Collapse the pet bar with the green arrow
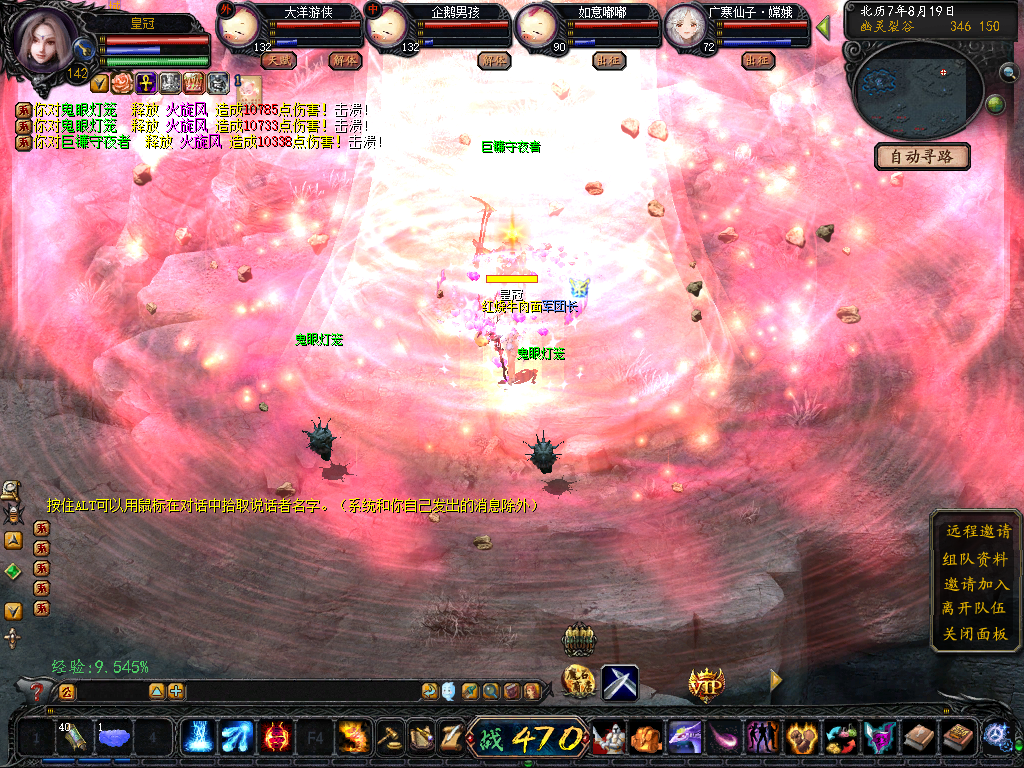1024x768 pixels. point(823,28)
